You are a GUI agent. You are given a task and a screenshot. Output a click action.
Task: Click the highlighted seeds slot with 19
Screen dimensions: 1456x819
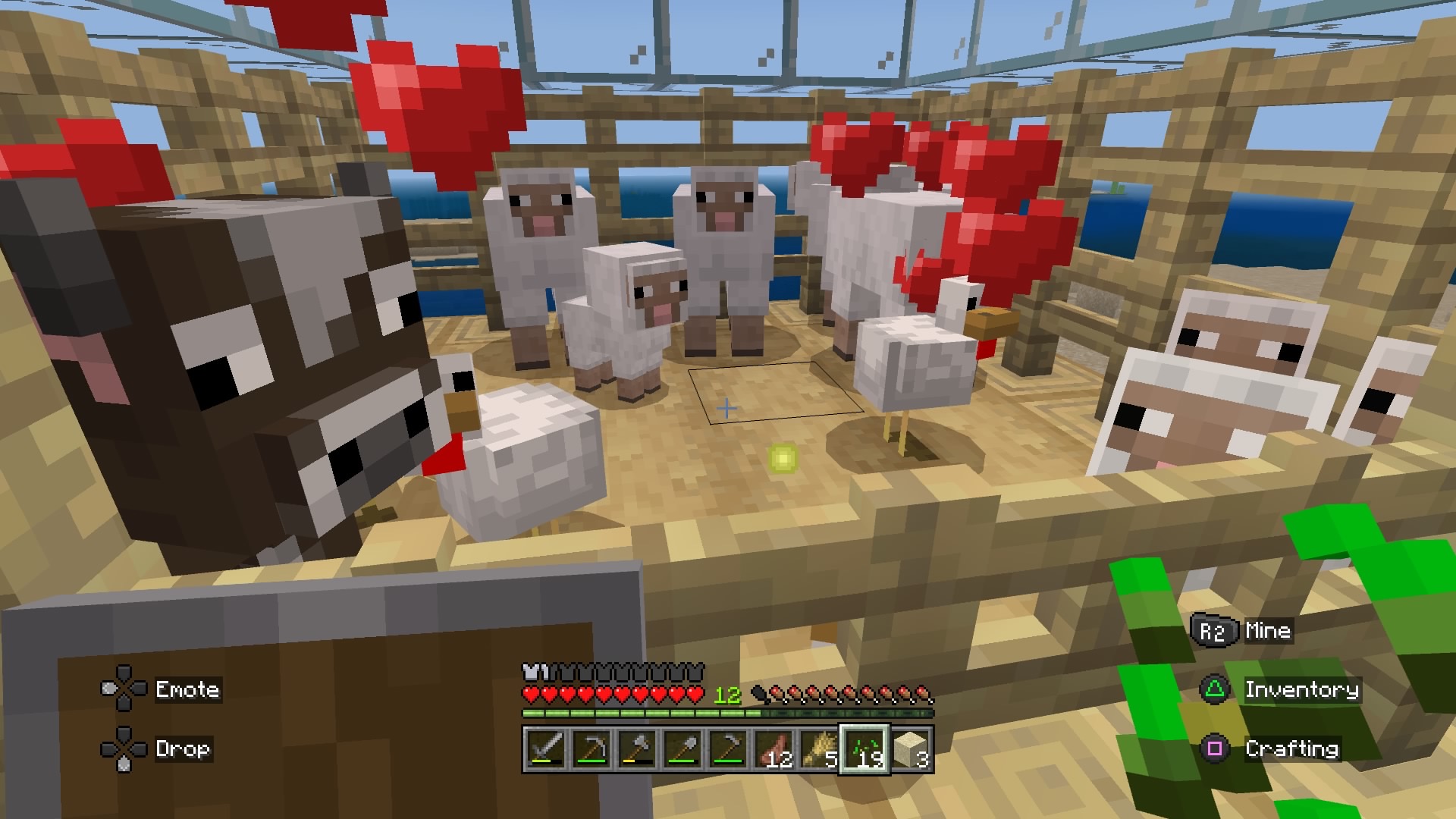point(864,749)
